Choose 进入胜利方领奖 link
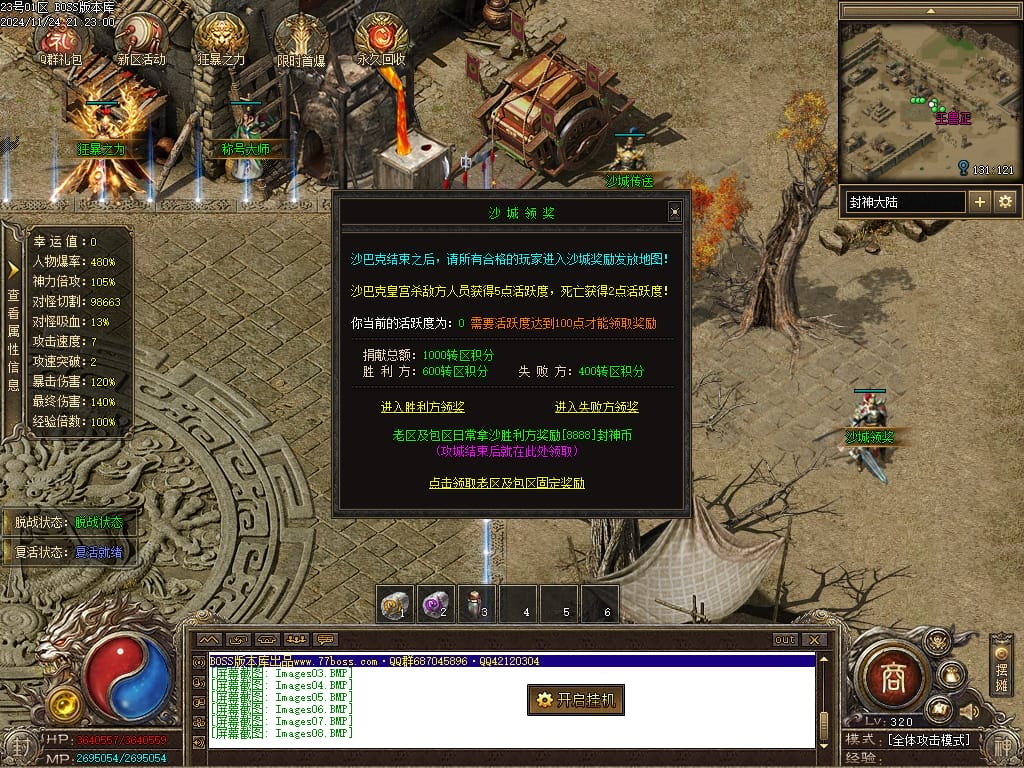The height and width of the screenshot is (768, 1024). (x=423, y=407)
